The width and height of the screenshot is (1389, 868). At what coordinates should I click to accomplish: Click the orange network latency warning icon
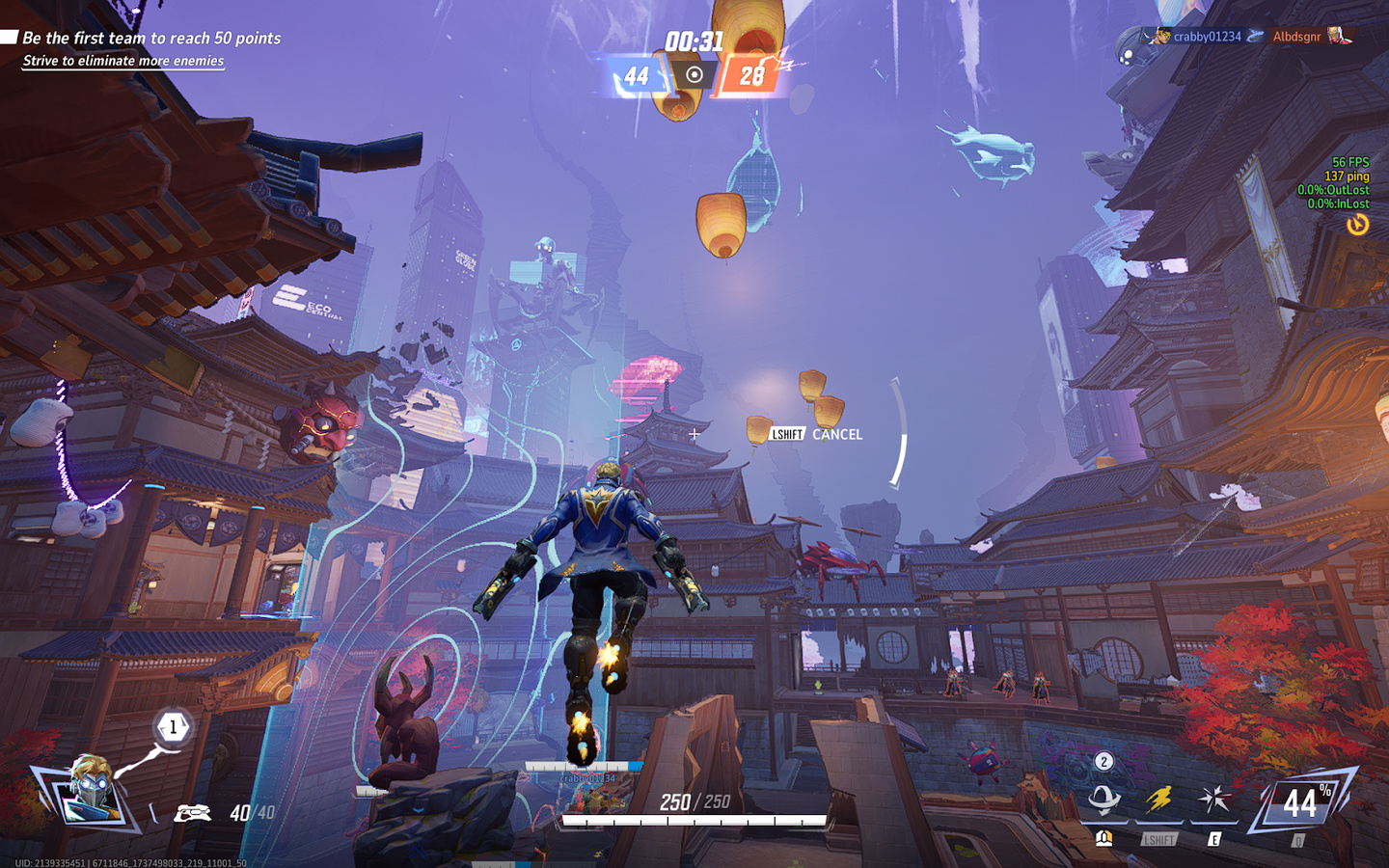click(x=1357, y=225)
